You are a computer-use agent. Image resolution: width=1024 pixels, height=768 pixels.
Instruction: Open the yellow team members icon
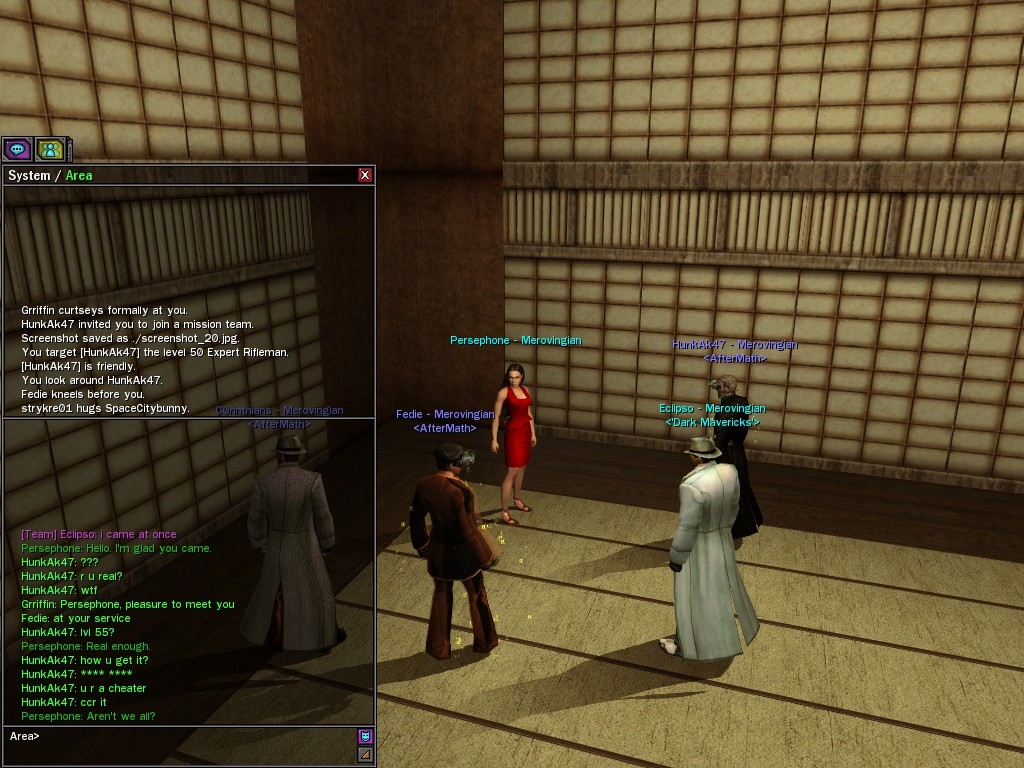[49, 150]
